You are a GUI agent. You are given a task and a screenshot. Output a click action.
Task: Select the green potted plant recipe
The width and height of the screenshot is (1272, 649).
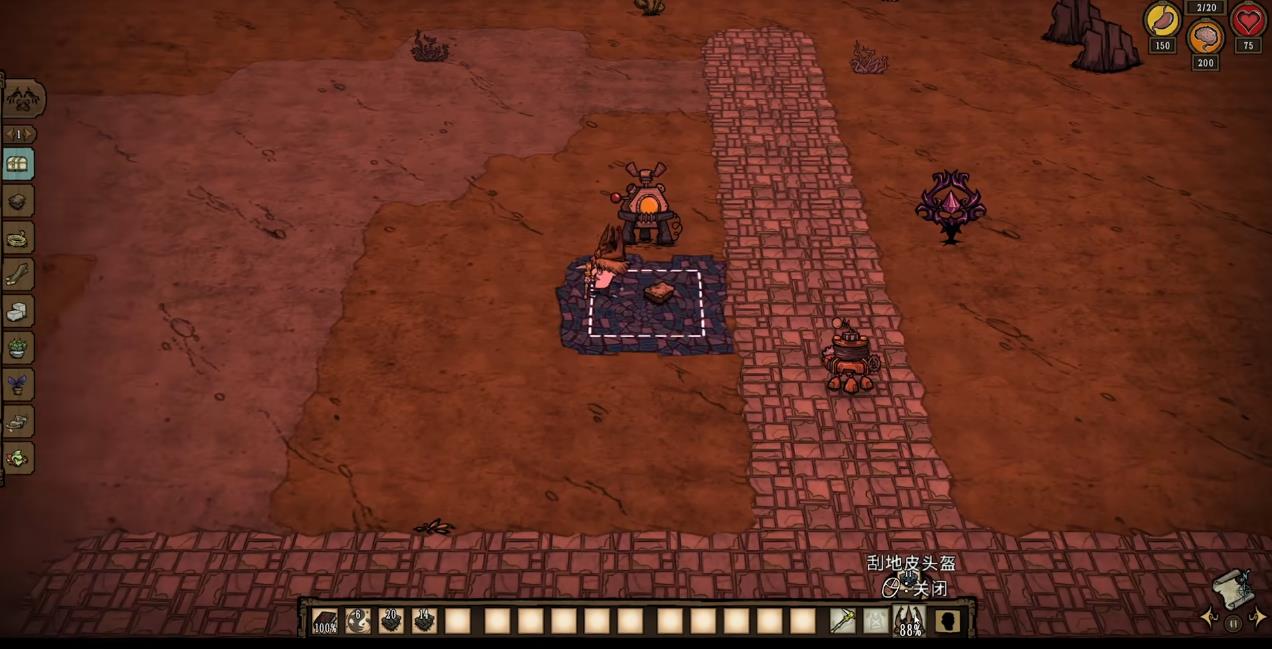tap(18, 348)
